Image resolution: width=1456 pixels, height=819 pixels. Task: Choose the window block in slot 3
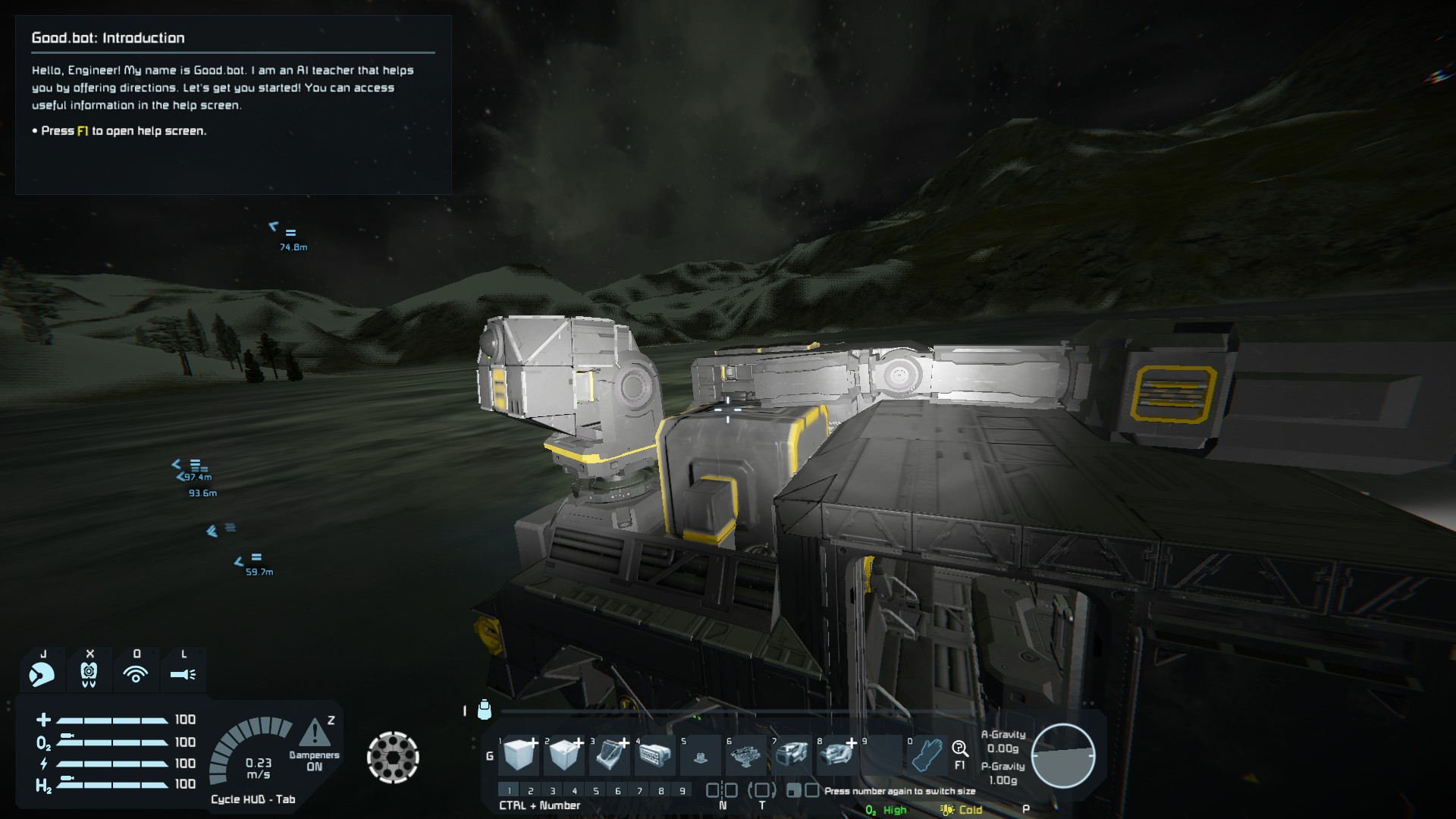point(610,755)
